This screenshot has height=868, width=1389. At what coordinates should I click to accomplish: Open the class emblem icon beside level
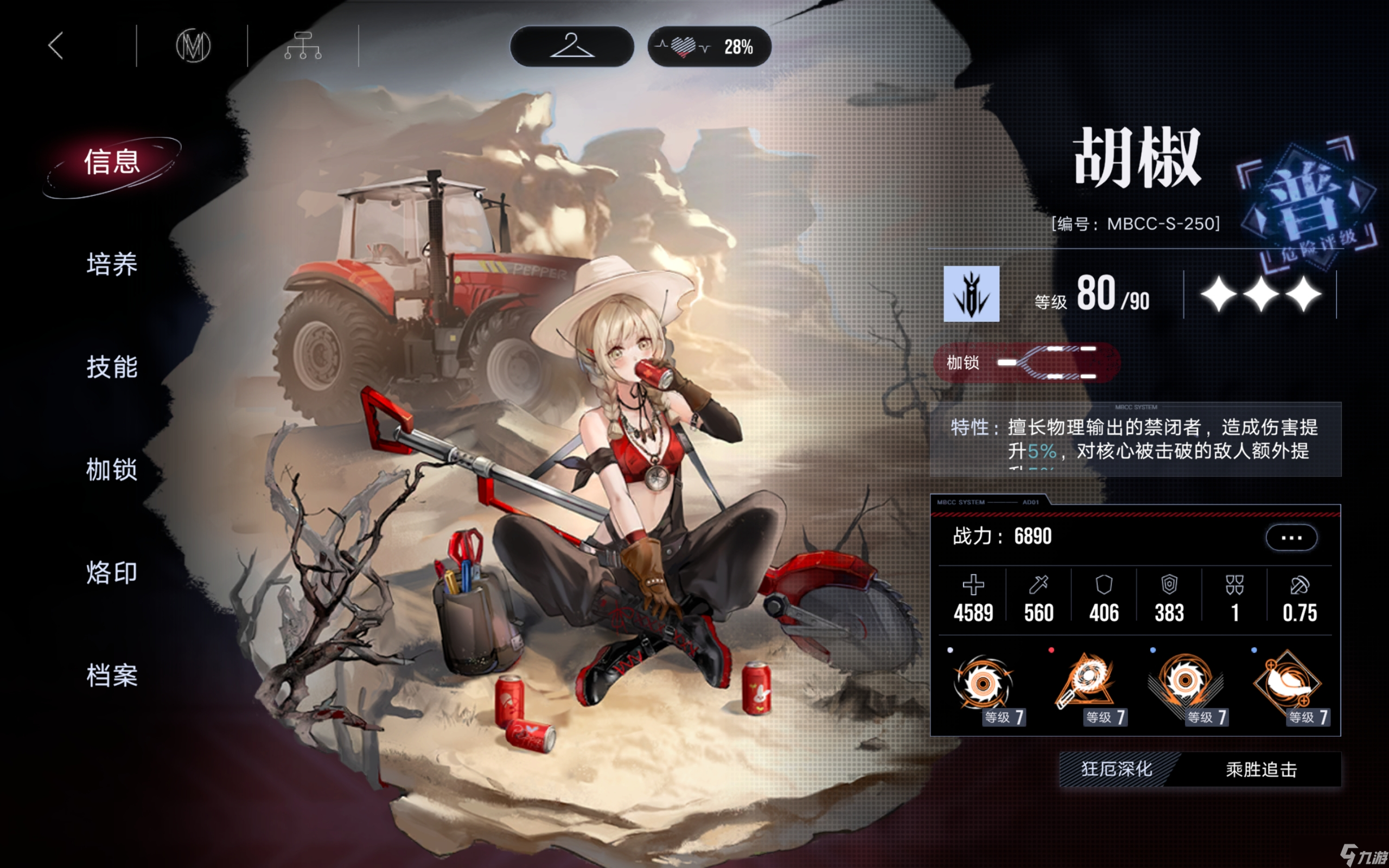coord(971,294)
